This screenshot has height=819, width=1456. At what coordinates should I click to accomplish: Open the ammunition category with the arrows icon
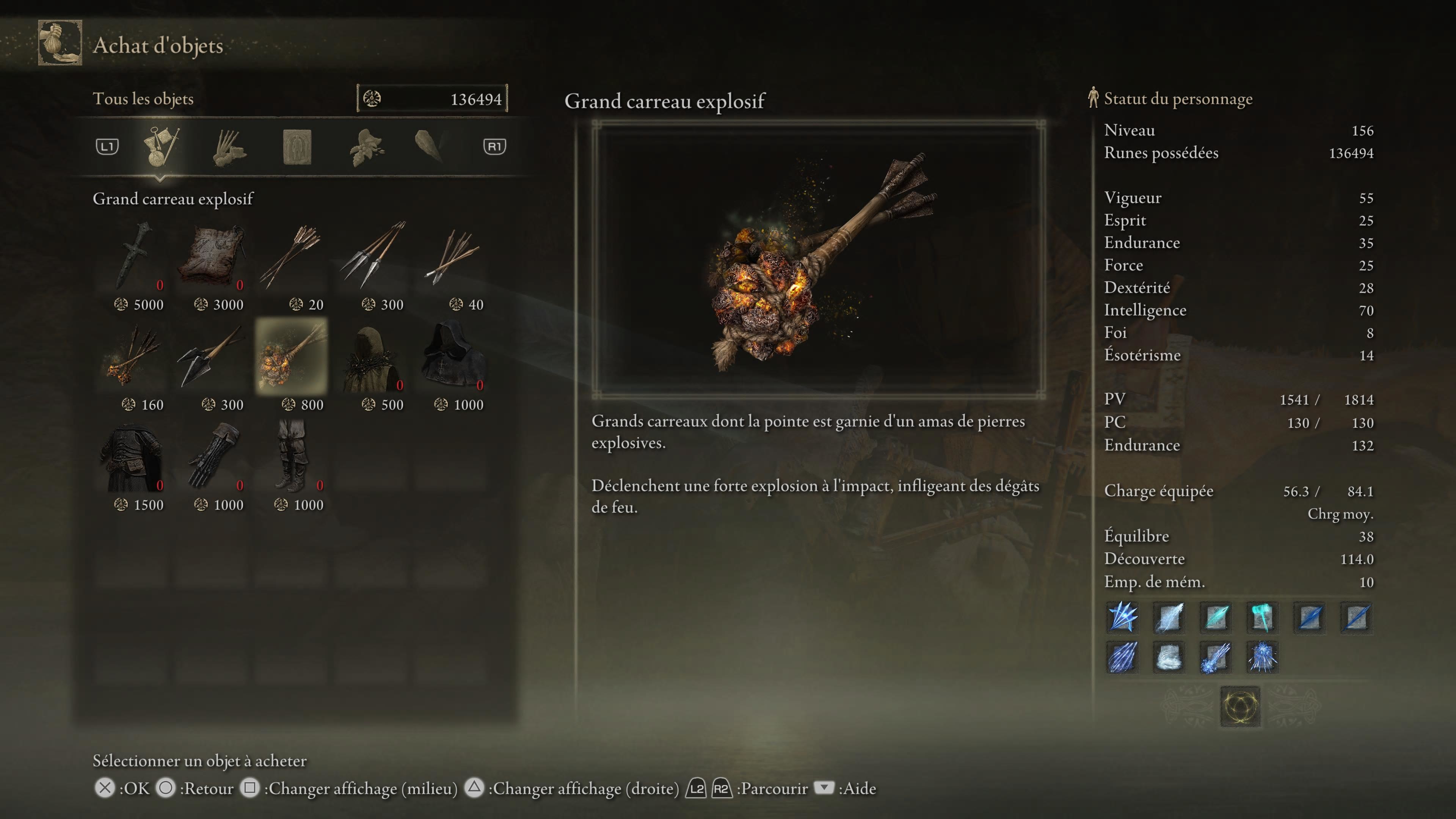click(x=229, y=147)
